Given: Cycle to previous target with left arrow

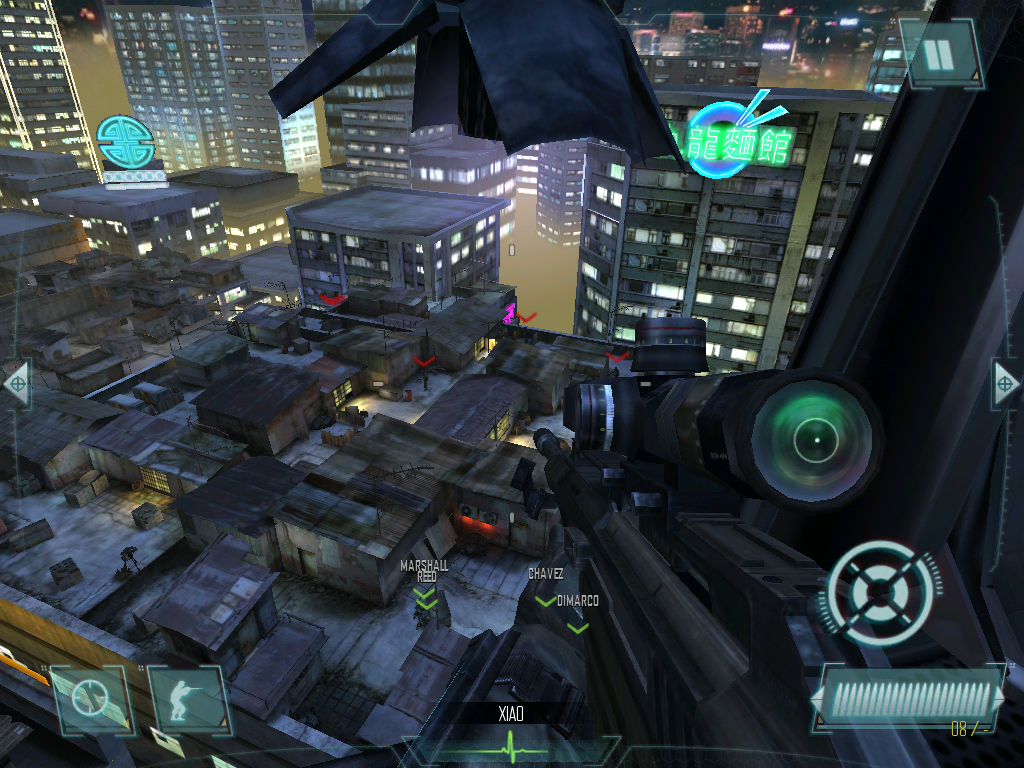Looking at the screenshot, I should tap(16, 384).
